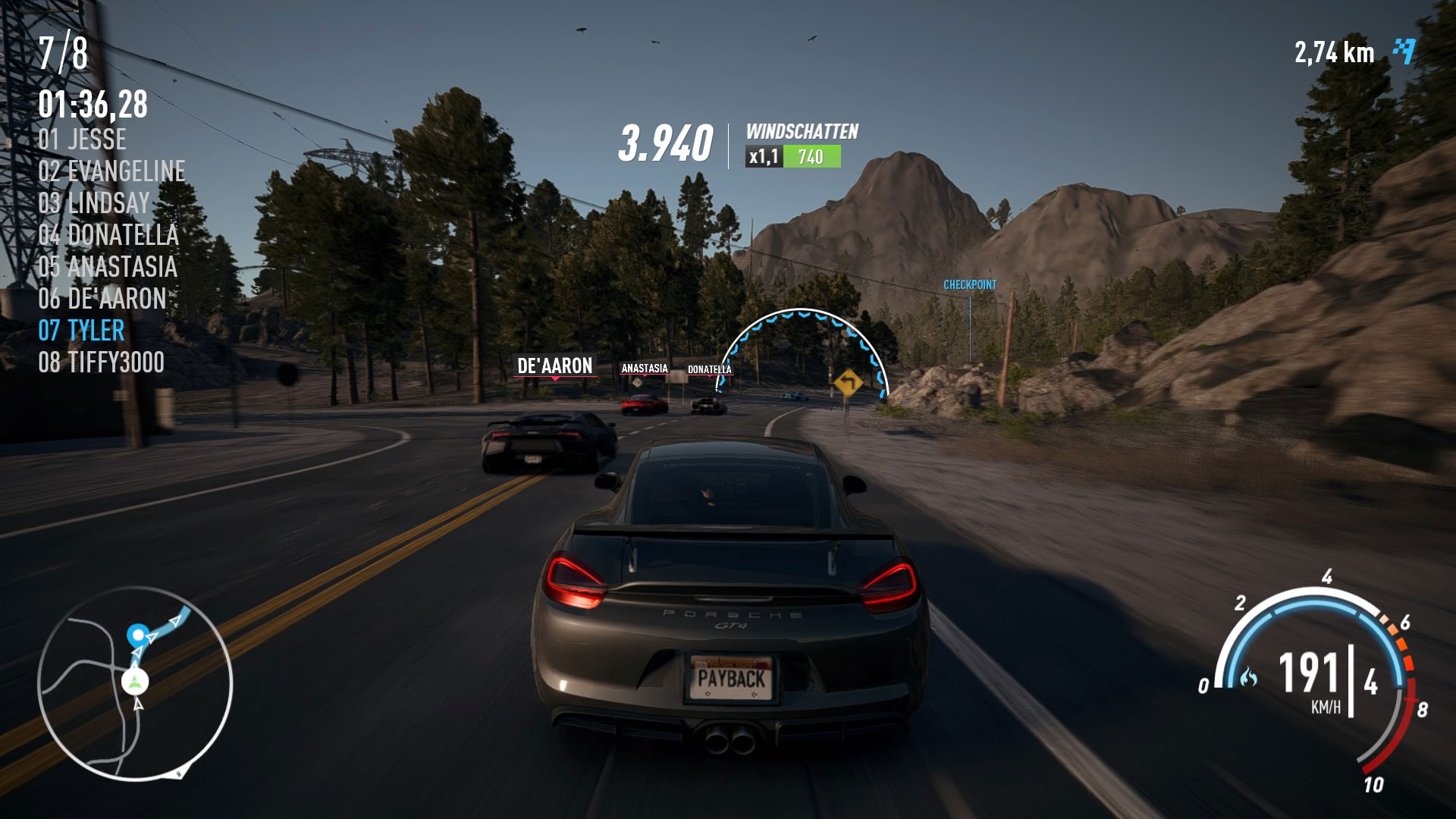
Task: Click the green player arrow on the minimap
Action: tap(135, 681)
